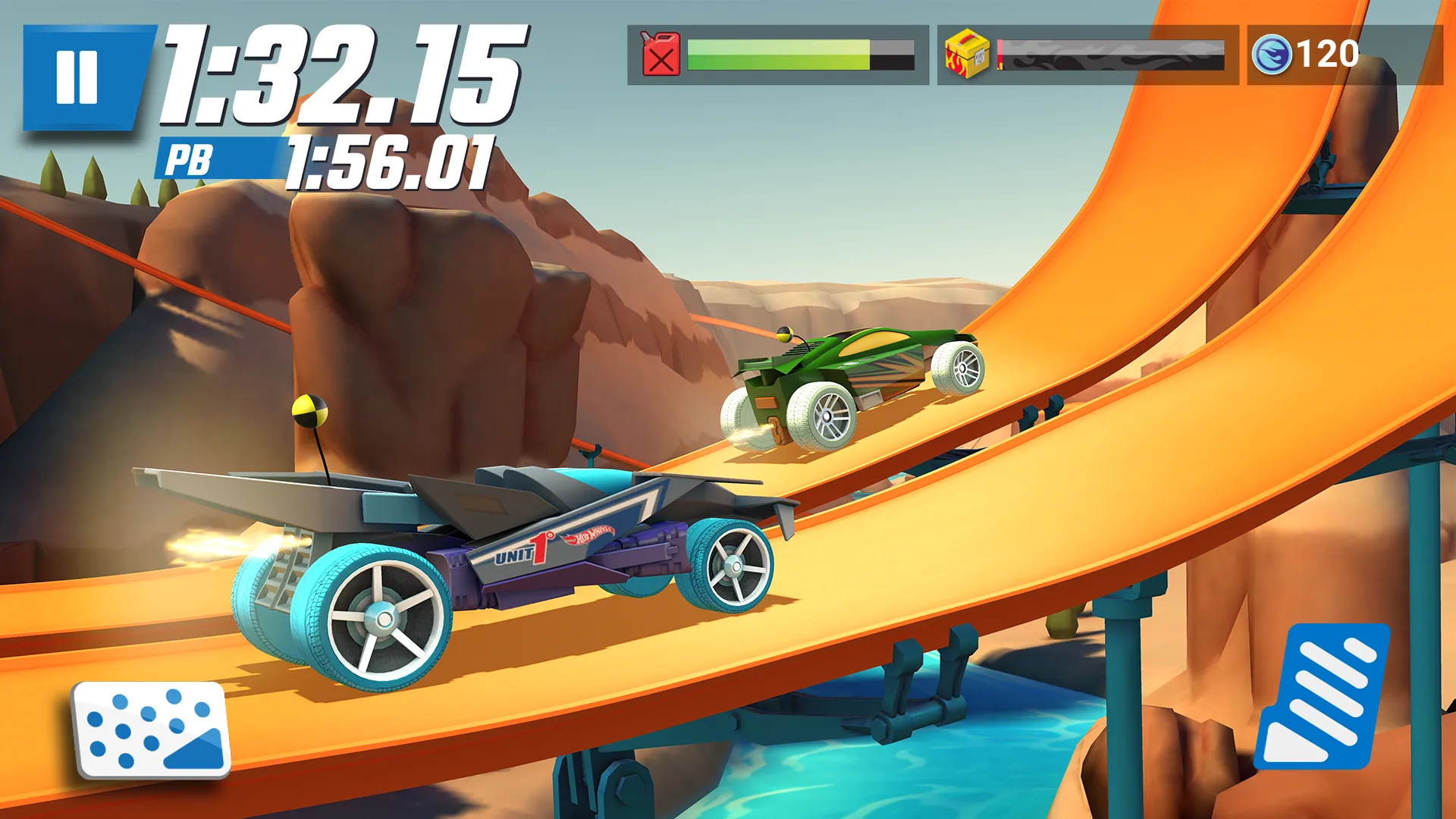1456x819 pixels.
Task: Tap the pause icon's blue square
Action: (78, 74)
